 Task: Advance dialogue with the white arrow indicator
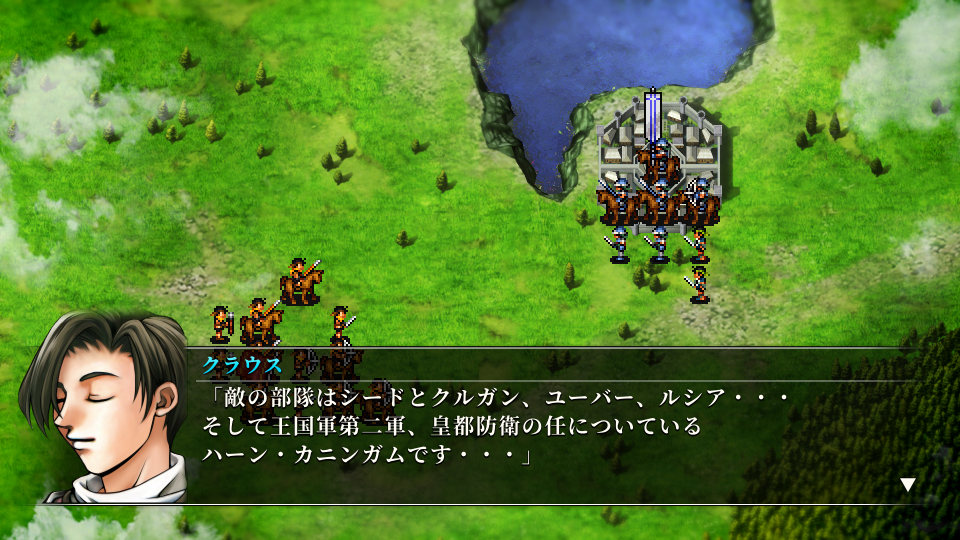(907, 485)
